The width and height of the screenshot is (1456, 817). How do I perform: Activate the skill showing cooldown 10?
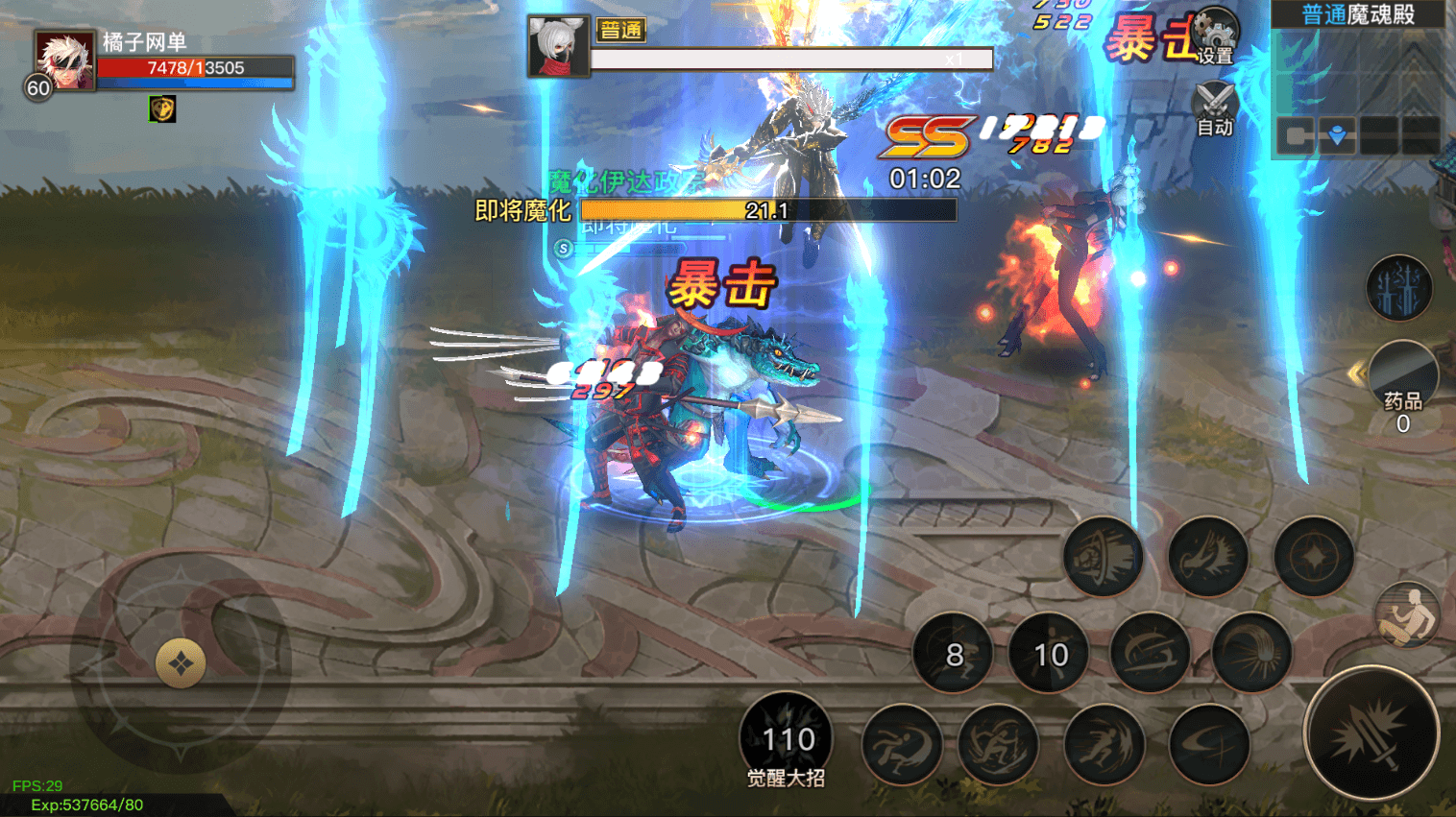click(x=1050, y=655)
